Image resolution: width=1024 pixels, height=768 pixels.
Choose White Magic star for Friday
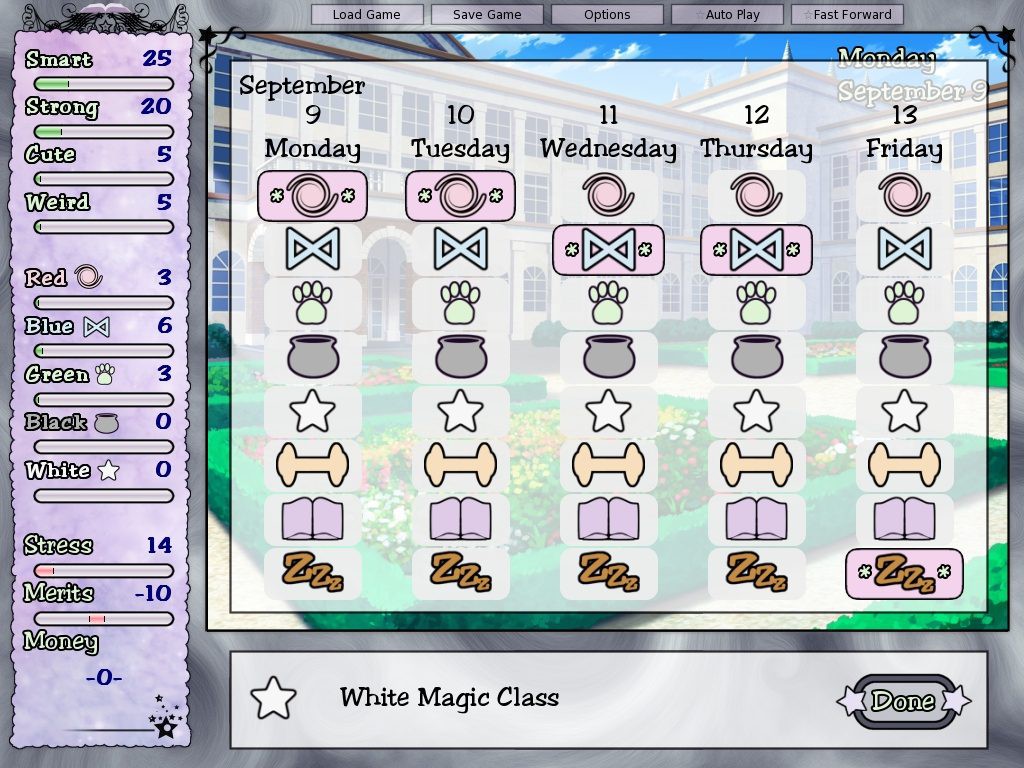click(904, 411)
